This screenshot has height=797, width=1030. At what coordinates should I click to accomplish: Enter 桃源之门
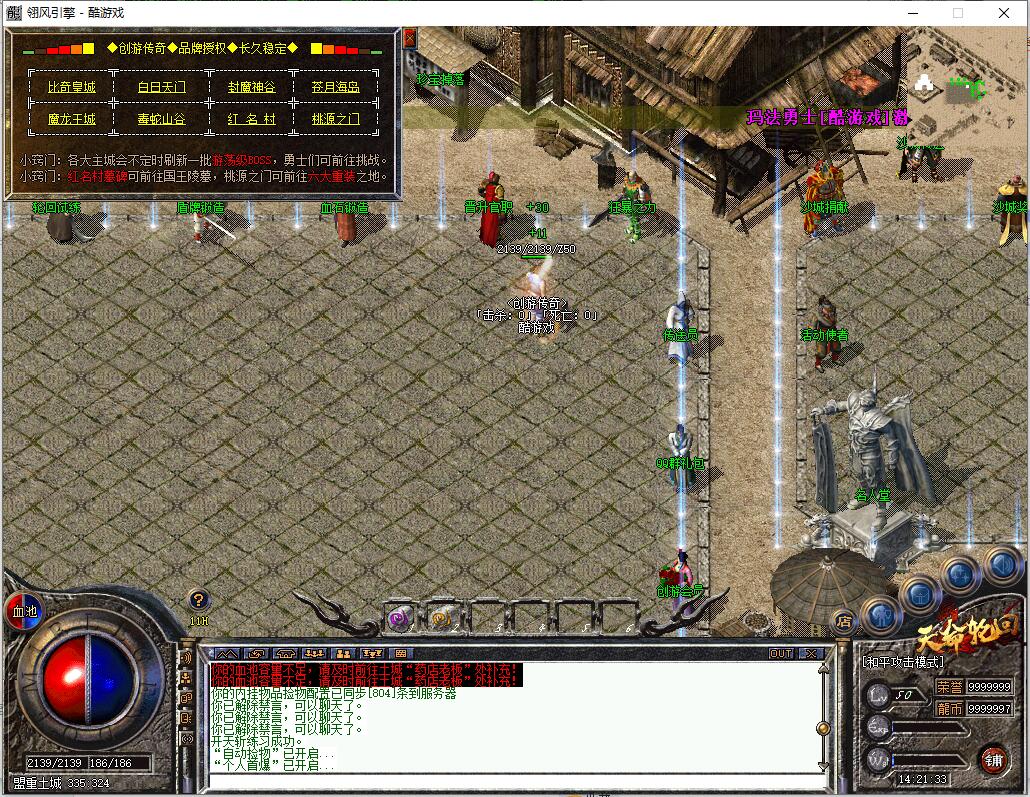pyautogui.click(x=336, y=119)
